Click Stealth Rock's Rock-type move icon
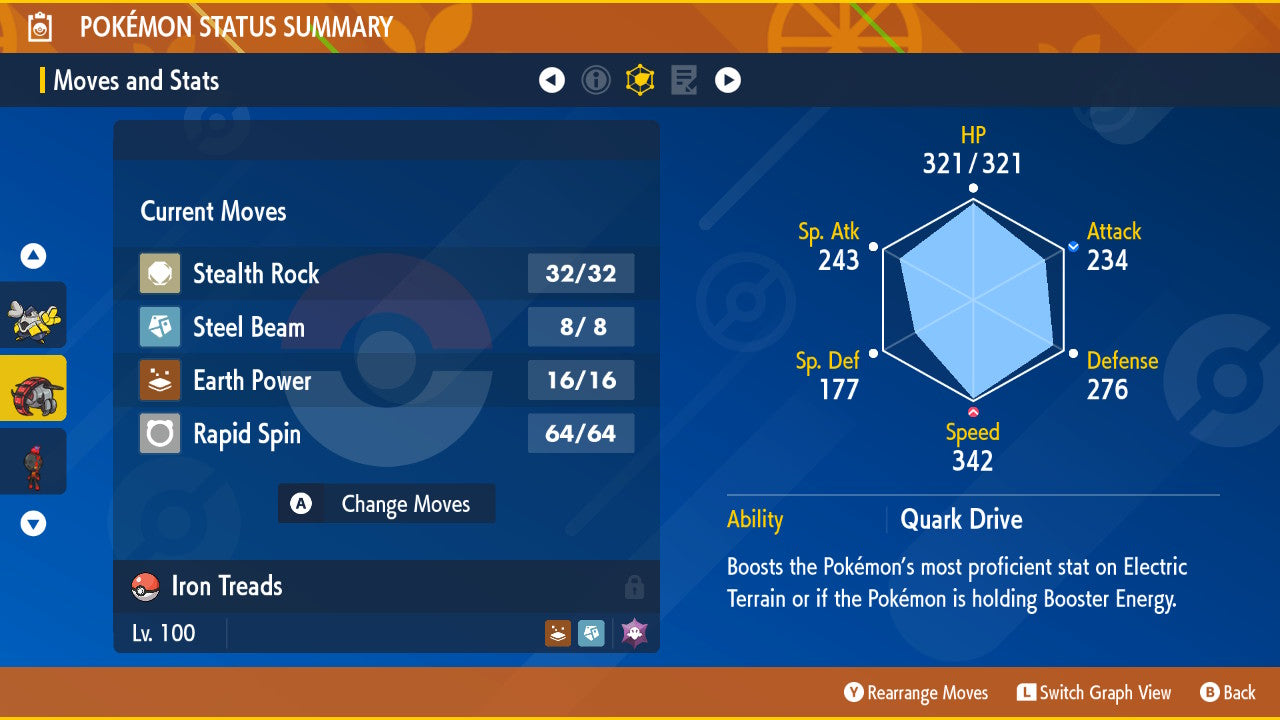Image resolution: width=1280 pixels, height=720 pixels. click(161, 274)
